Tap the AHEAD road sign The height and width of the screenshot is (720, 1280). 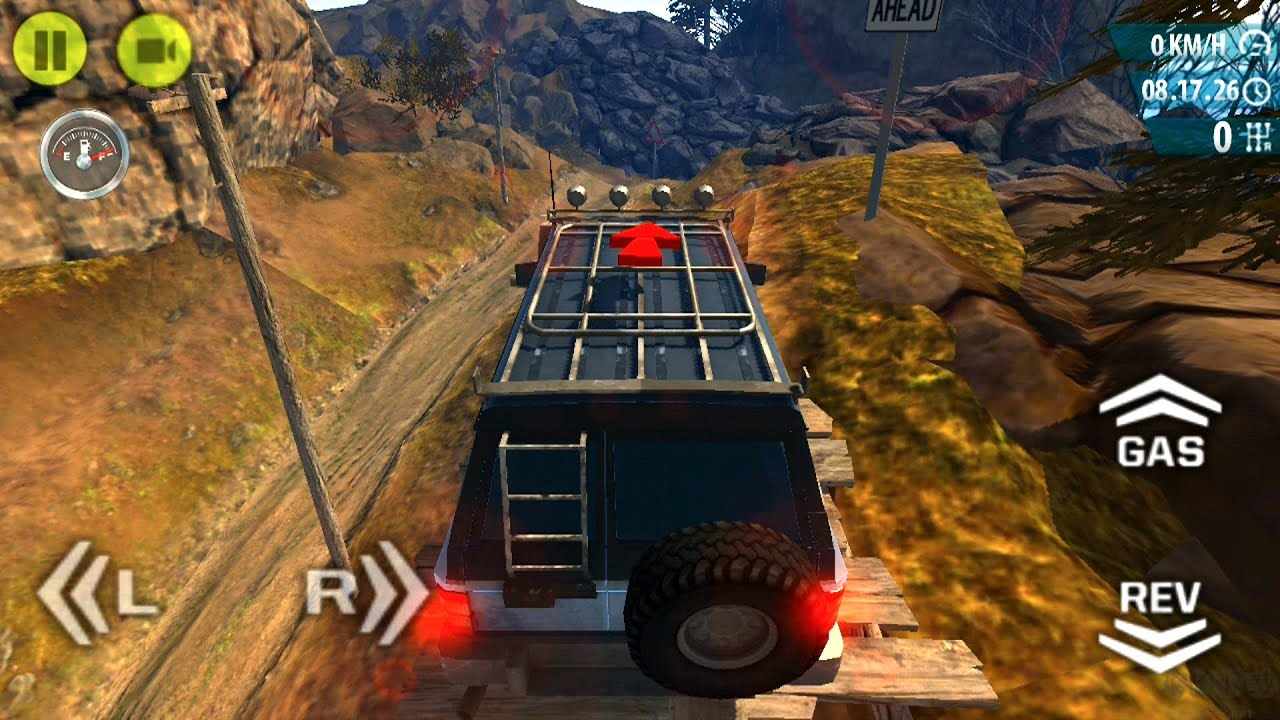902,12
